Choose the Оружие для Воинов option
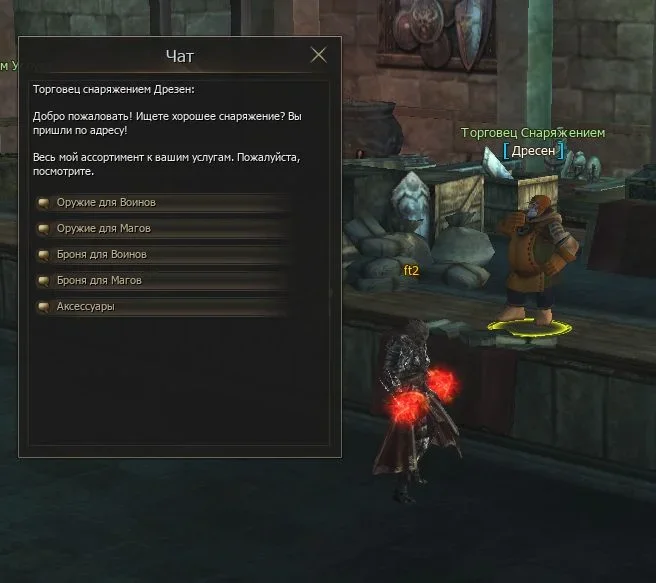 point(106,203)
